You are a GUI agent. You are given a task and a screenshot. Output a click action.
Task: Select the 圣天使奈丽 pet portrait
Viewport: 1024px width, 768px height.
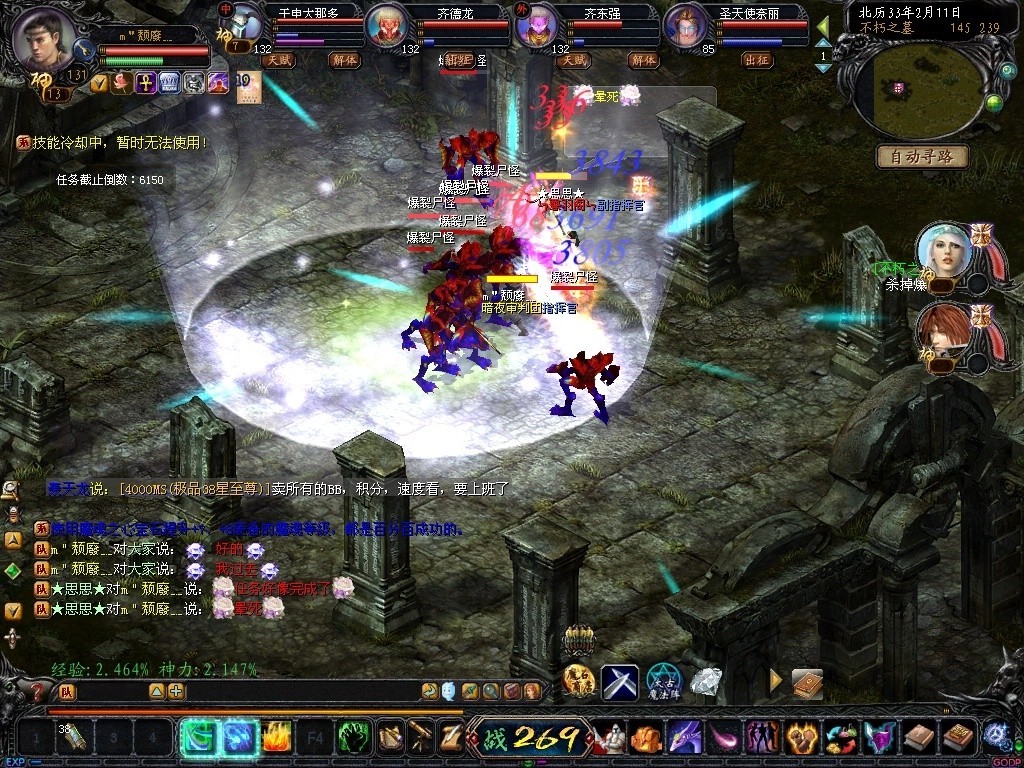point(688,27)
